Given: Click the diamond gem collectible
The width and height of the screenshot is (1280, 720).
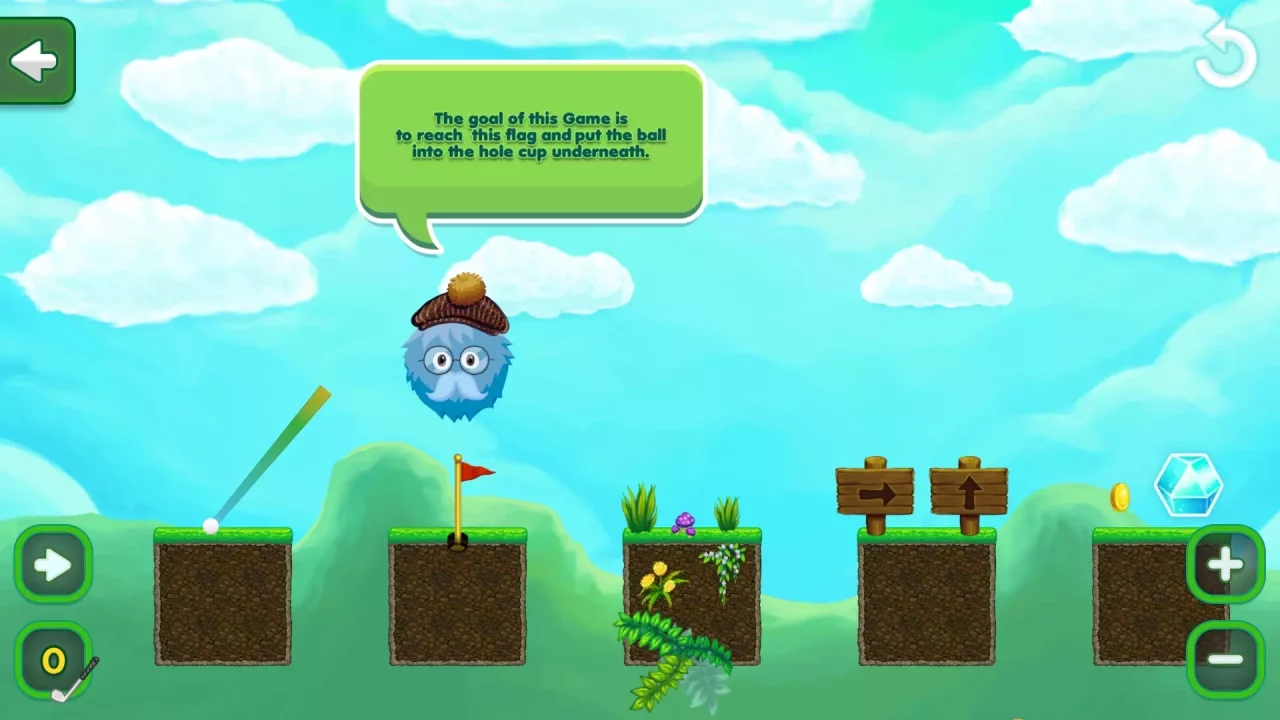Looking at the screenshot, I should click(1189, 485).
